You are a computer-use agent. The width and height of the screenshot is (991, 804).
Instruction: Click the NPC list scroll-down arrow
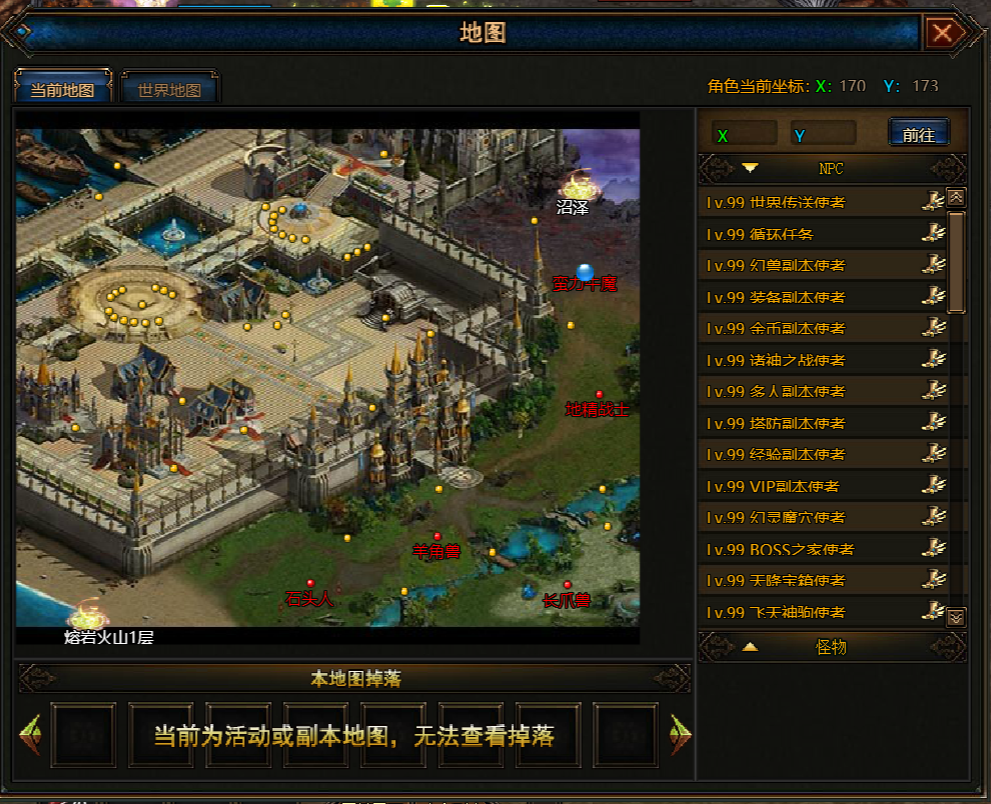coord(956,617)
